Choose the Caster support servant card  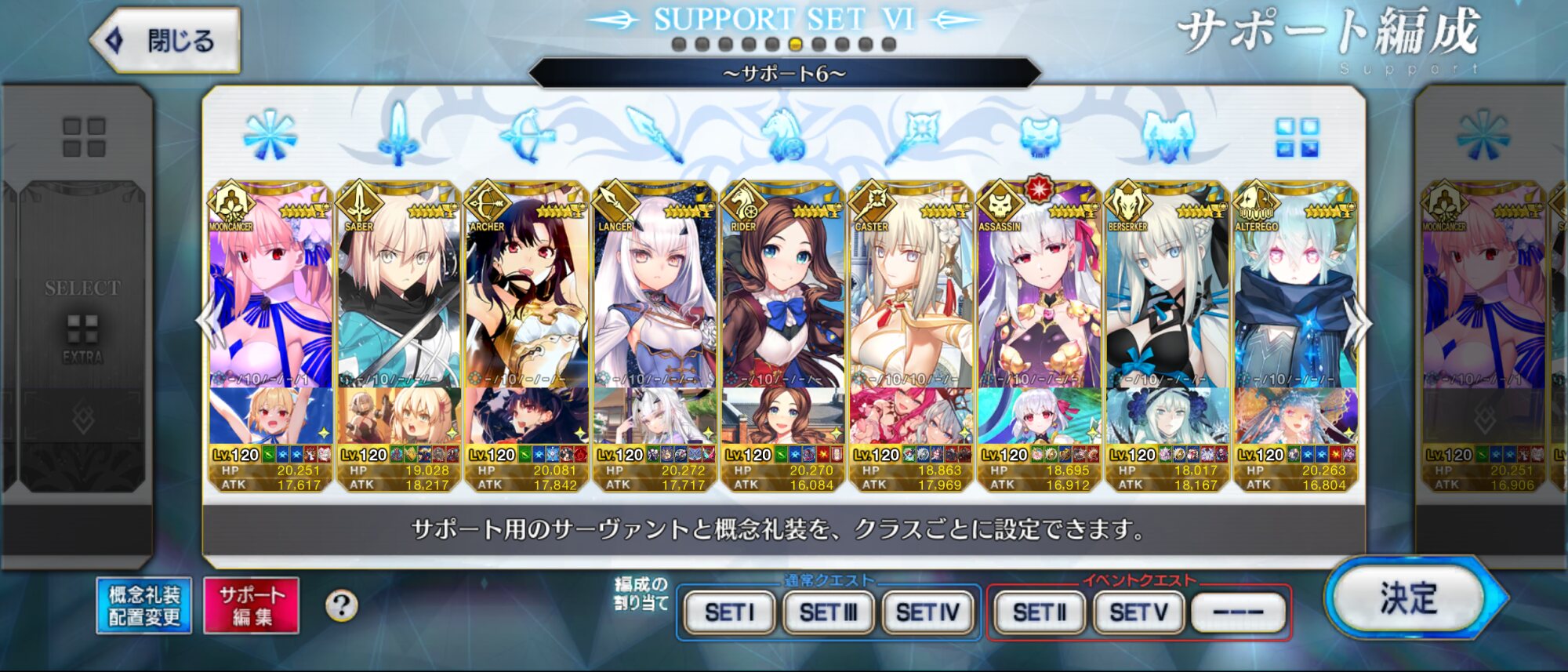(911, 314)
